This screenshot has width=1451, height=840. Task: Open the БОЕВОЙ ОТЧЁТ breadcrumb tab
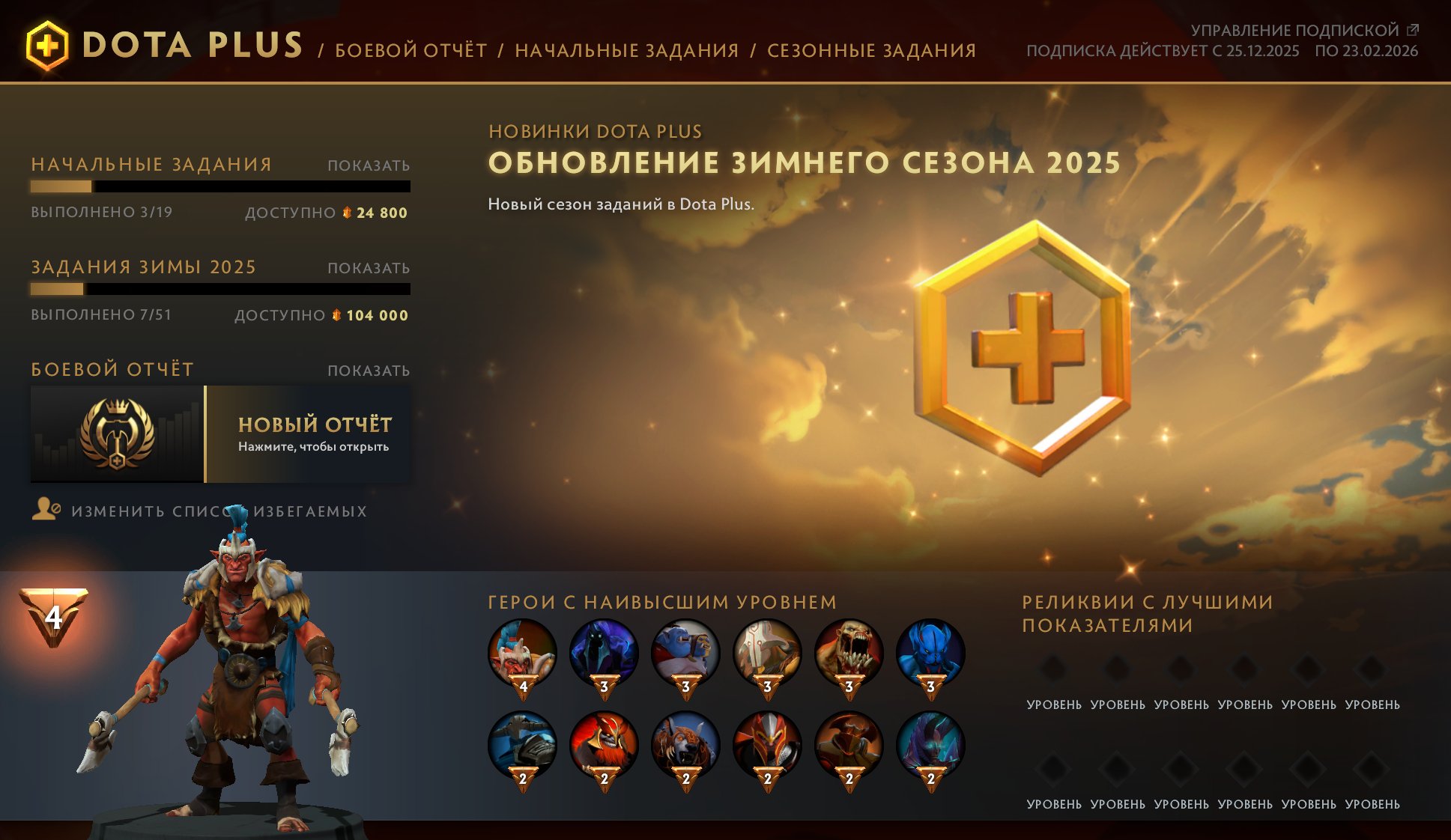point(413,51)
